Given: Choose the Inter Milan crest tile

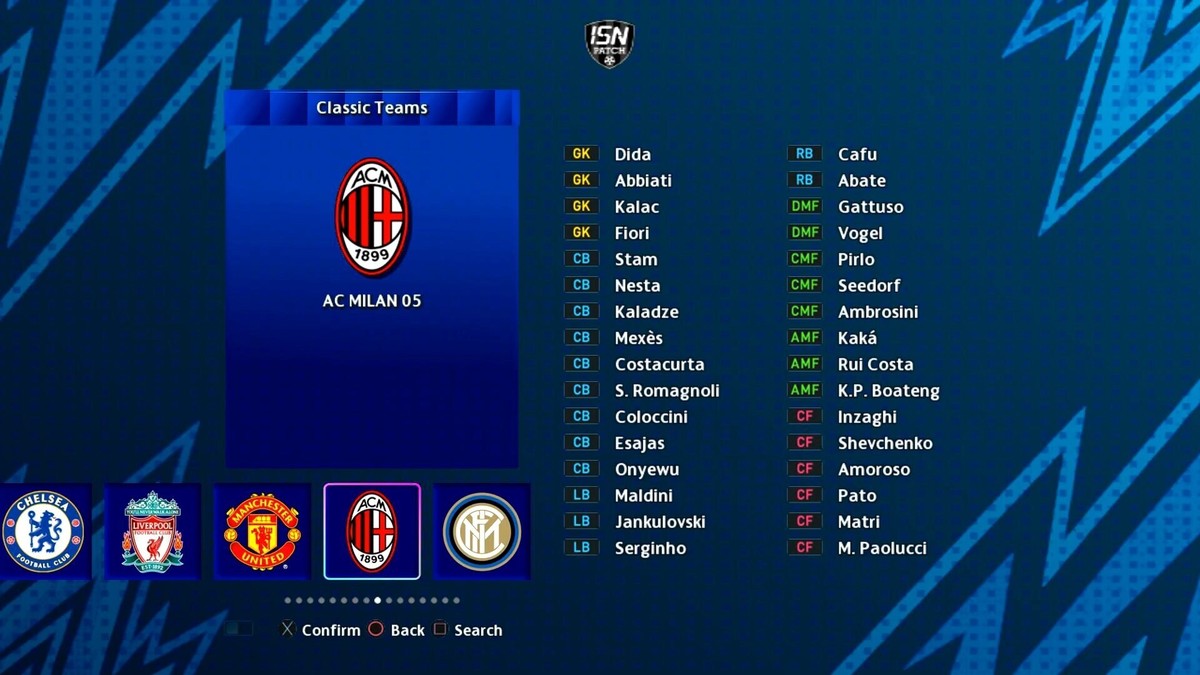Looking at the screenshot, I should tap(482, 531).
